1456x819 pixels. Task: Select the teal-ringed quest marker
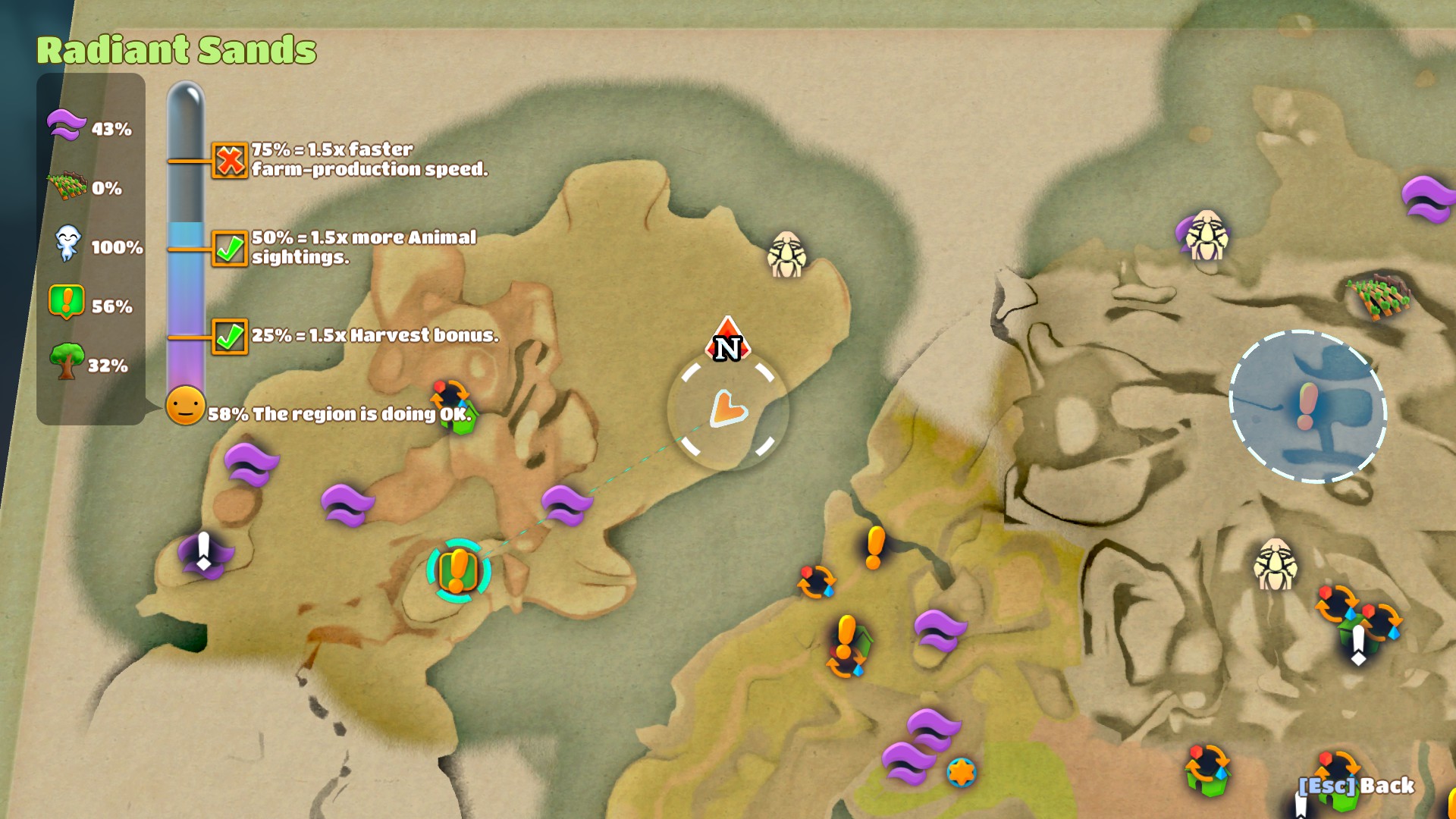point(458,571)
